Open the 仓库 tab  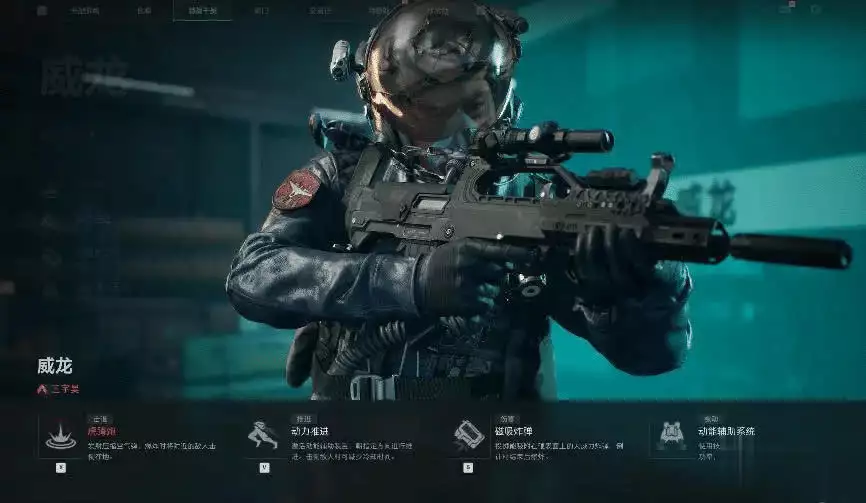tap(143, 11)
